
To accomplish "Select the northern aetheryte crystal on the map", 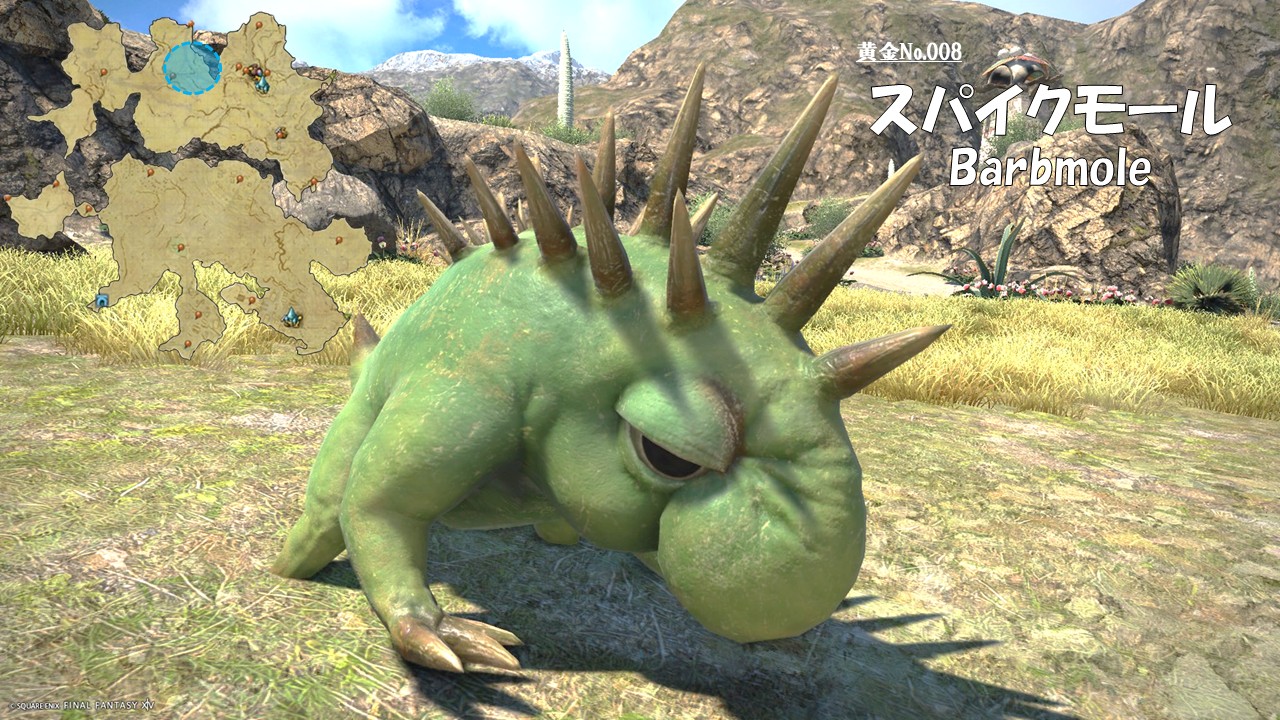I will click(262, 85).
